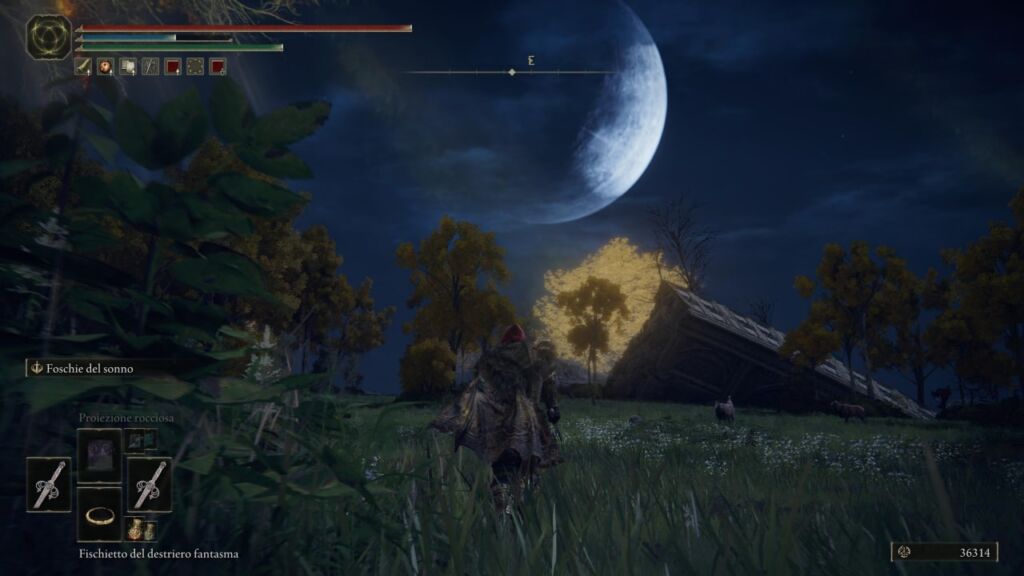1024x576 pixels.
Task: Use the Fischietto del destriero fantasma ring slot
Action: click(x=99, y=514)
